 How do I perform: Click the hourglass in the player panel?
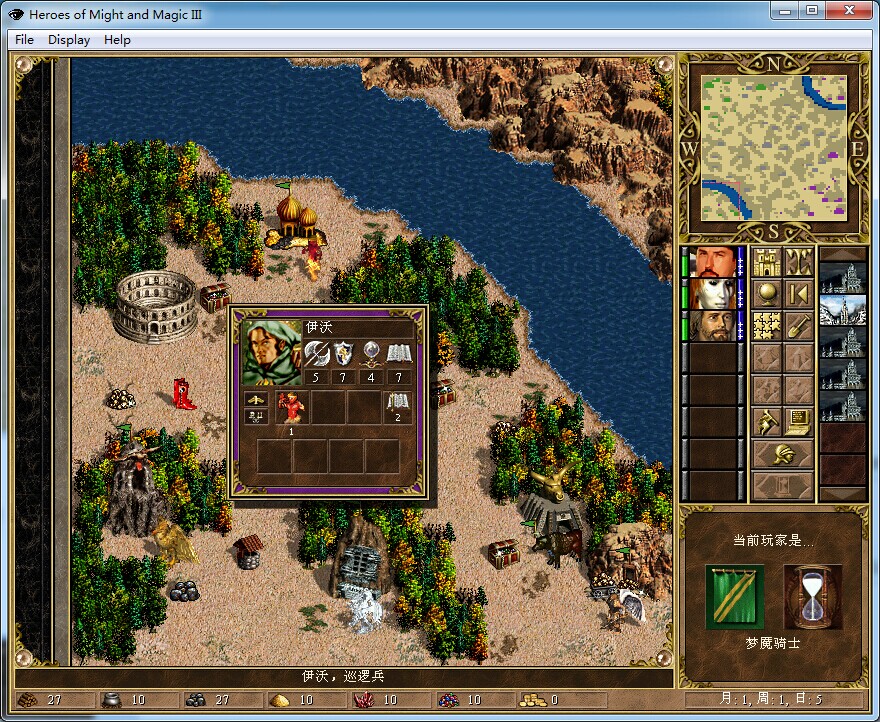click(x=813, y=596)
